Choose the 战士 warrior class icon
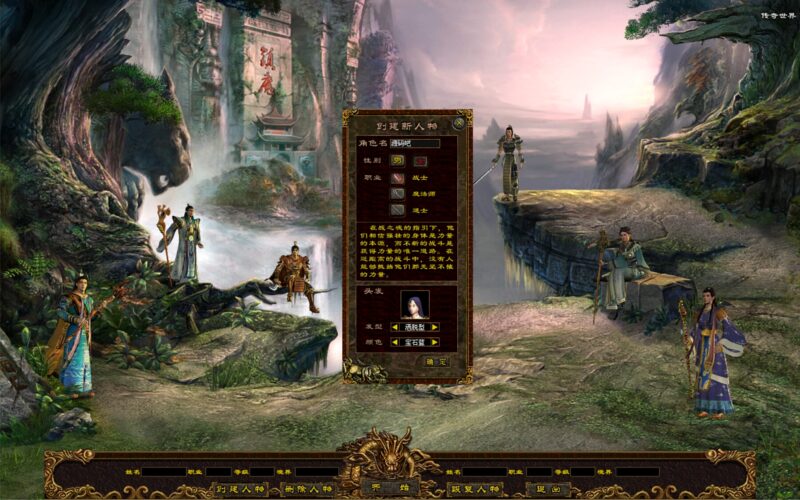The image size is (800, 500). 397,176
